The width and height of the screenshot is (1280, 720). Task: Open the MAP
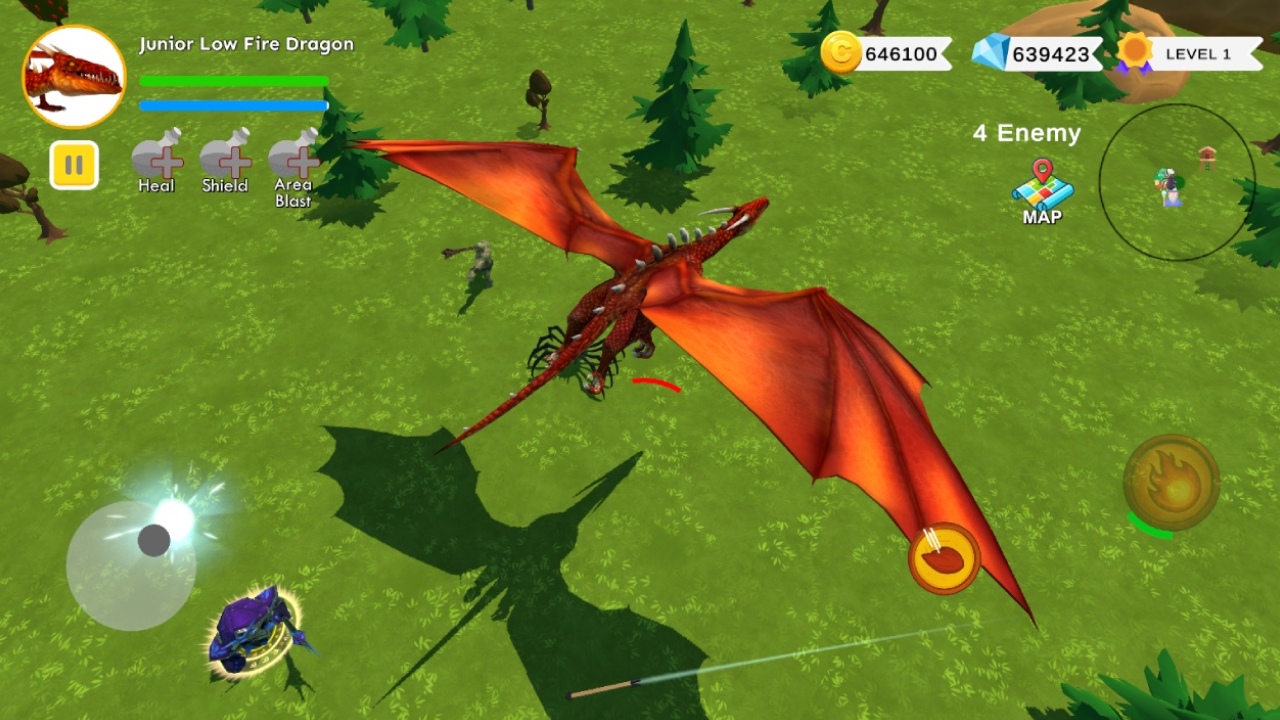1042,190
